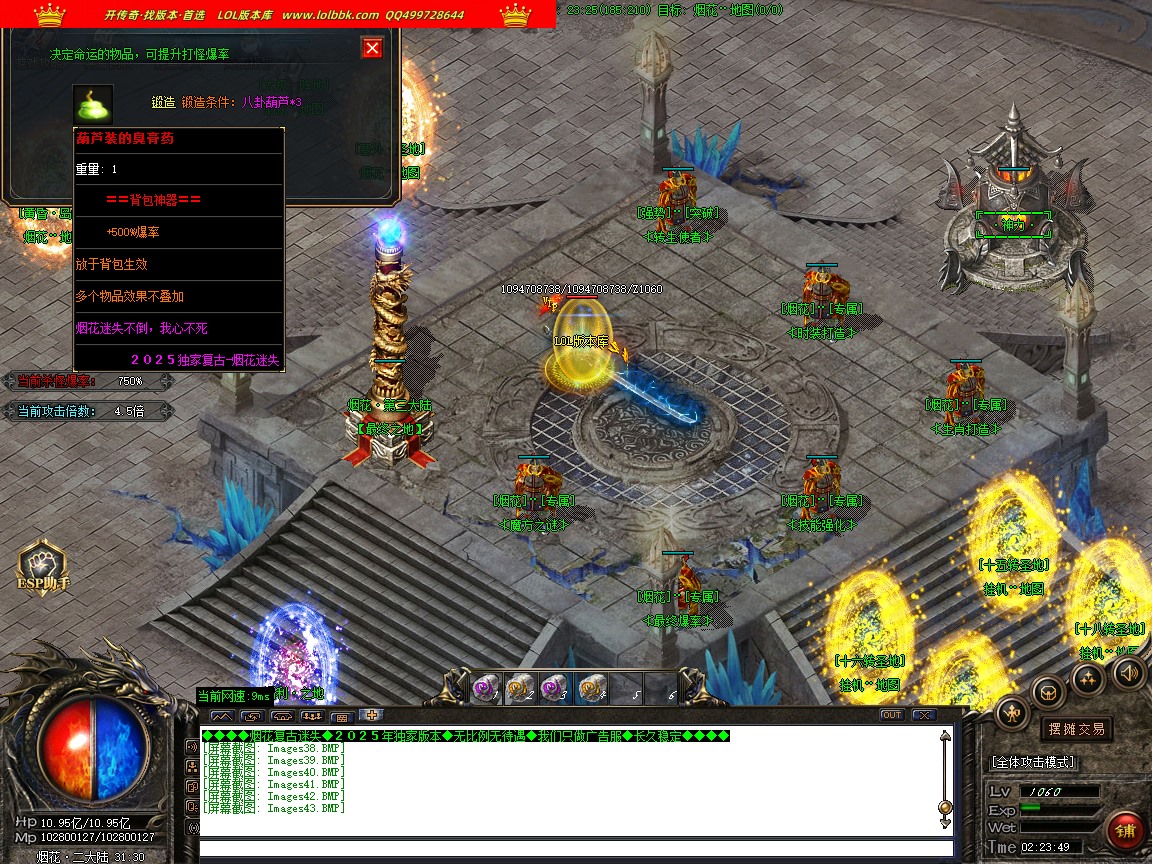Use the orange scroll in hotbar slot 4
This screenshot has width=1152, height=864.
coord(590,688)
